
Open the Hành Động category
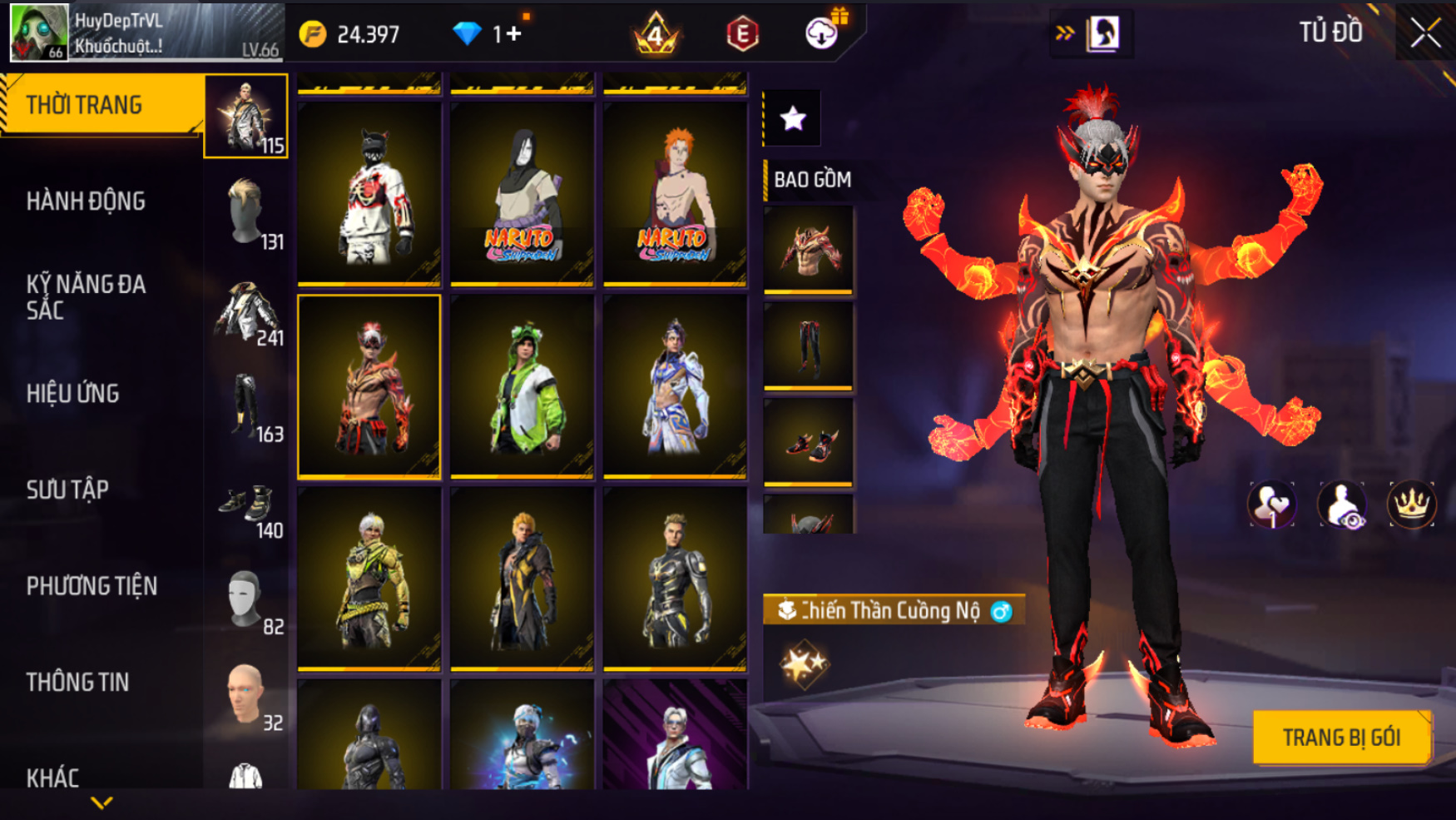click(87, 201)
